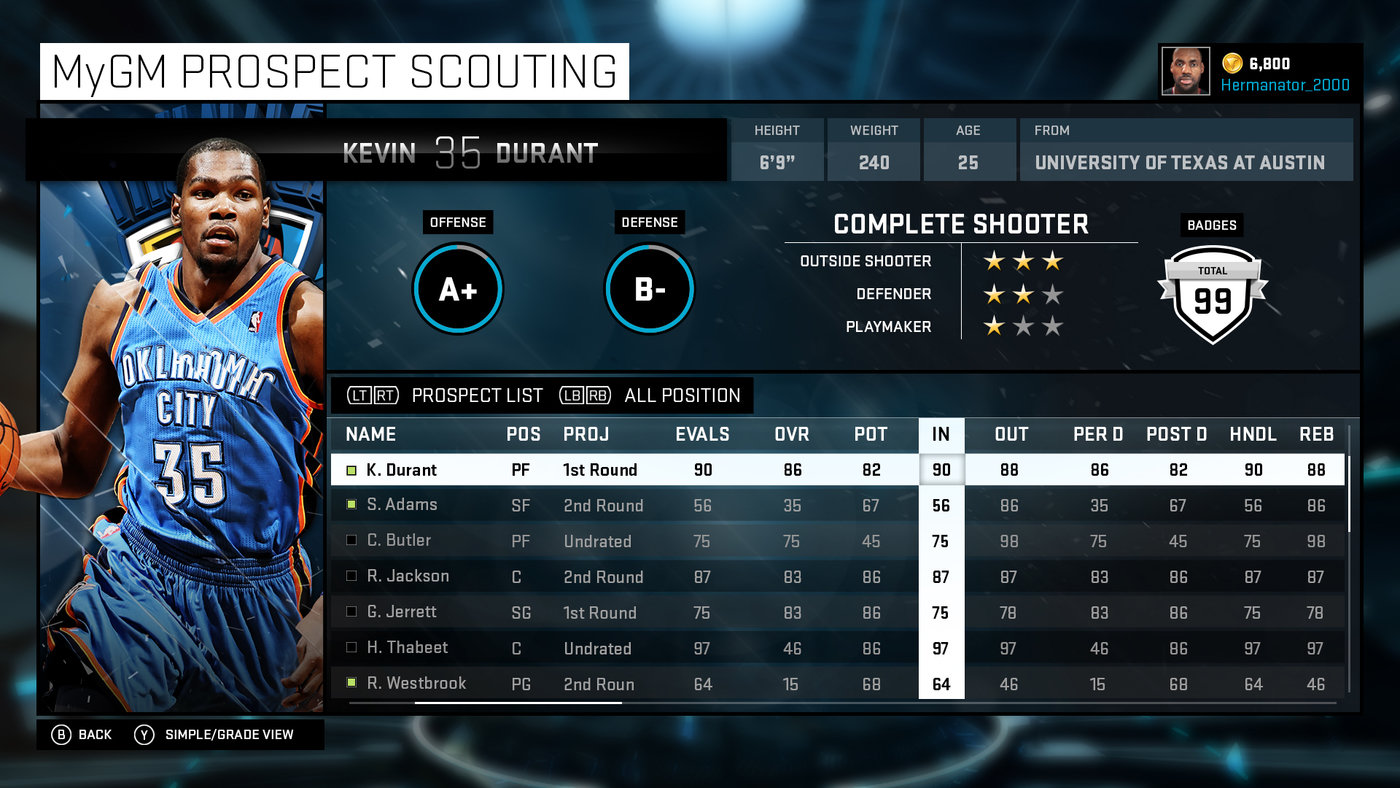1400x788 pixels.
Task: Select the R. Westbrook prospect row
Action: [x=416, y=684]
